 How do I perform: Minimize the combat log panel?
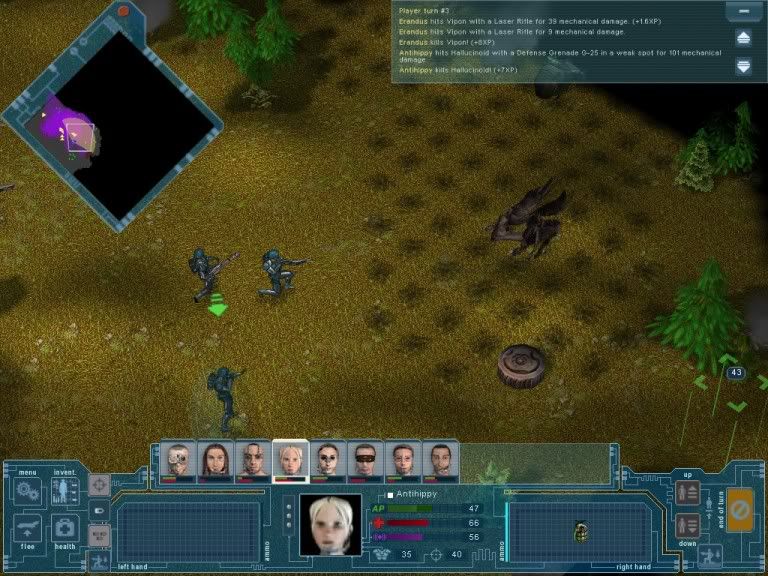coord(741,12)
